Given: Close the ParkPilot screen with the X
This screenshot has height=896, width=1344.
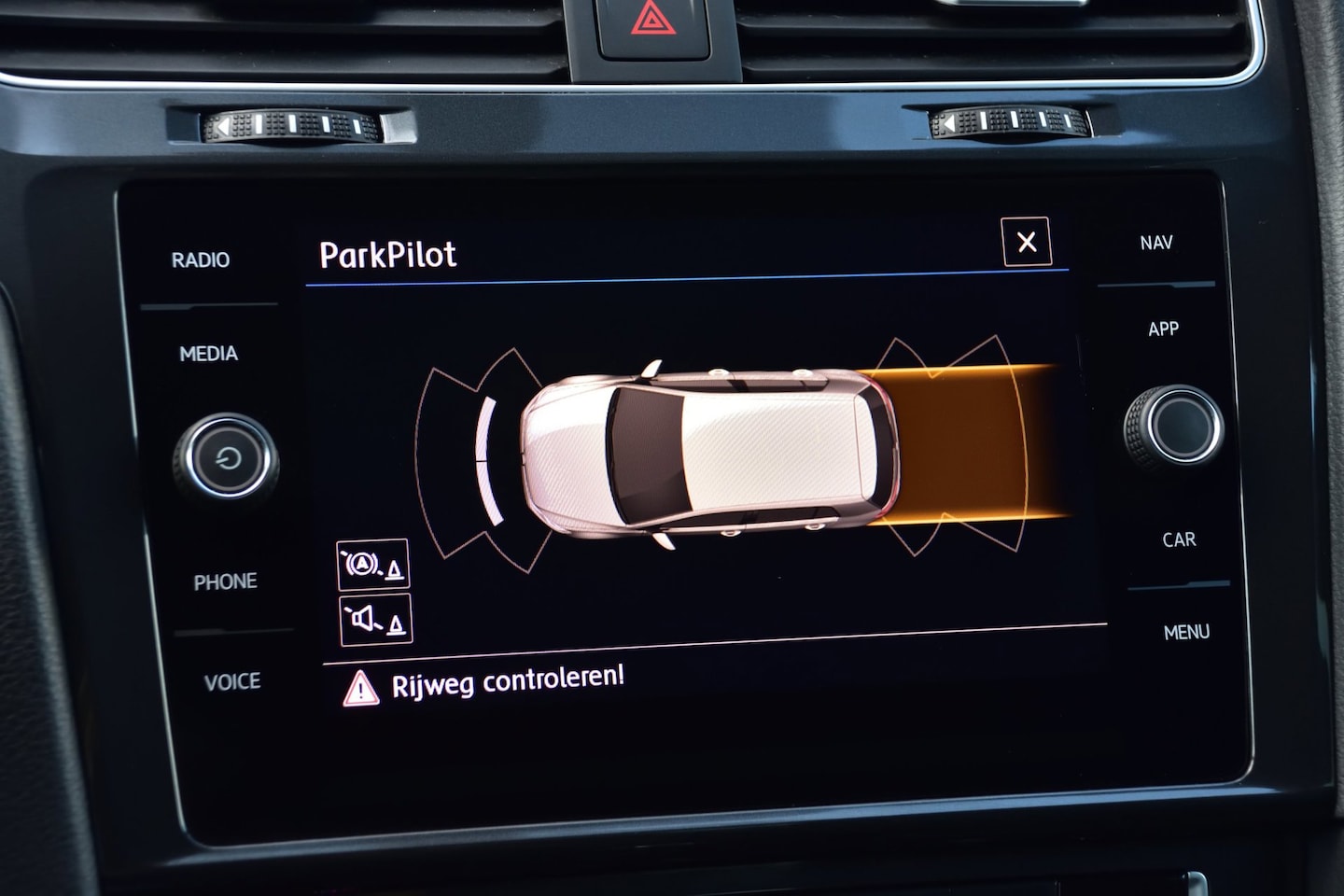Looking at the screenshot, I should point(1026,243).
